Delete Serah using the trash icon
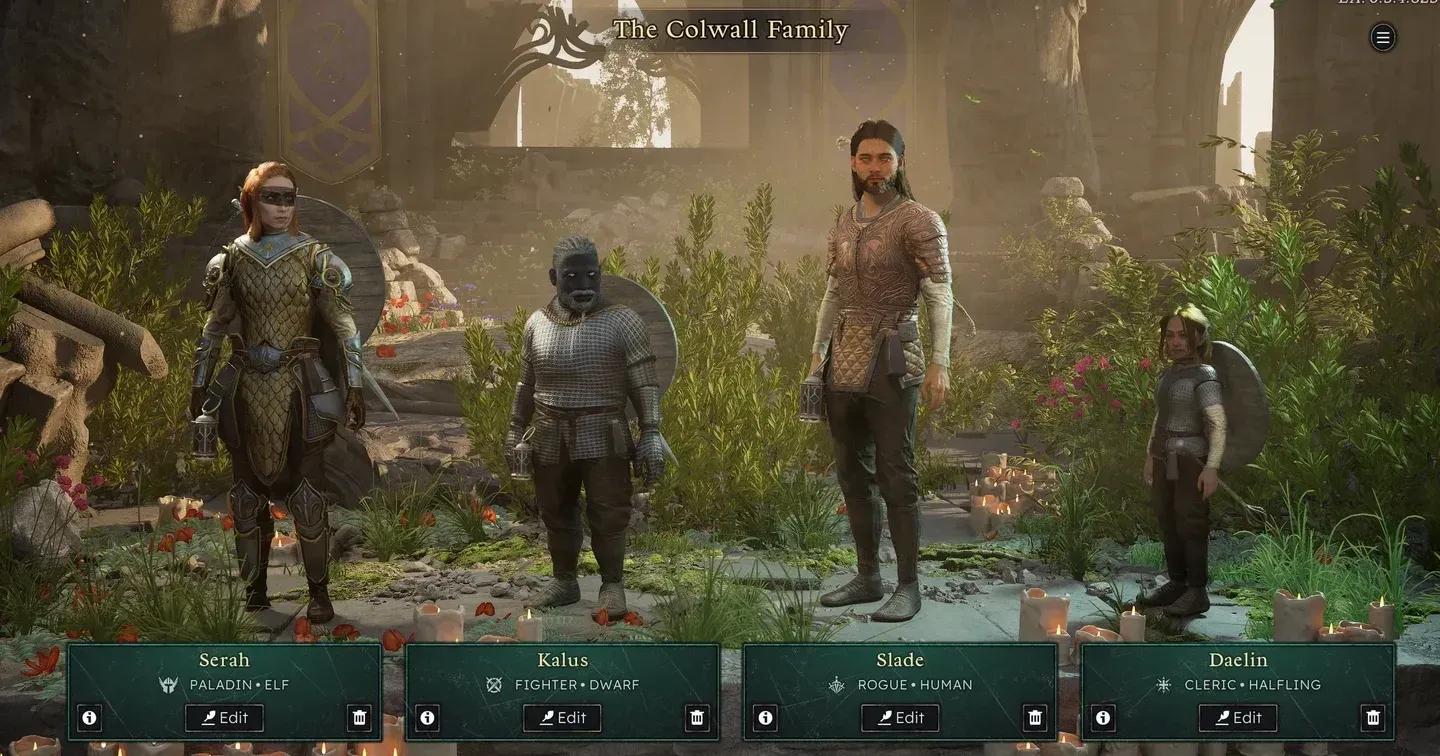The image size is (1440, 756). [361, 717]
